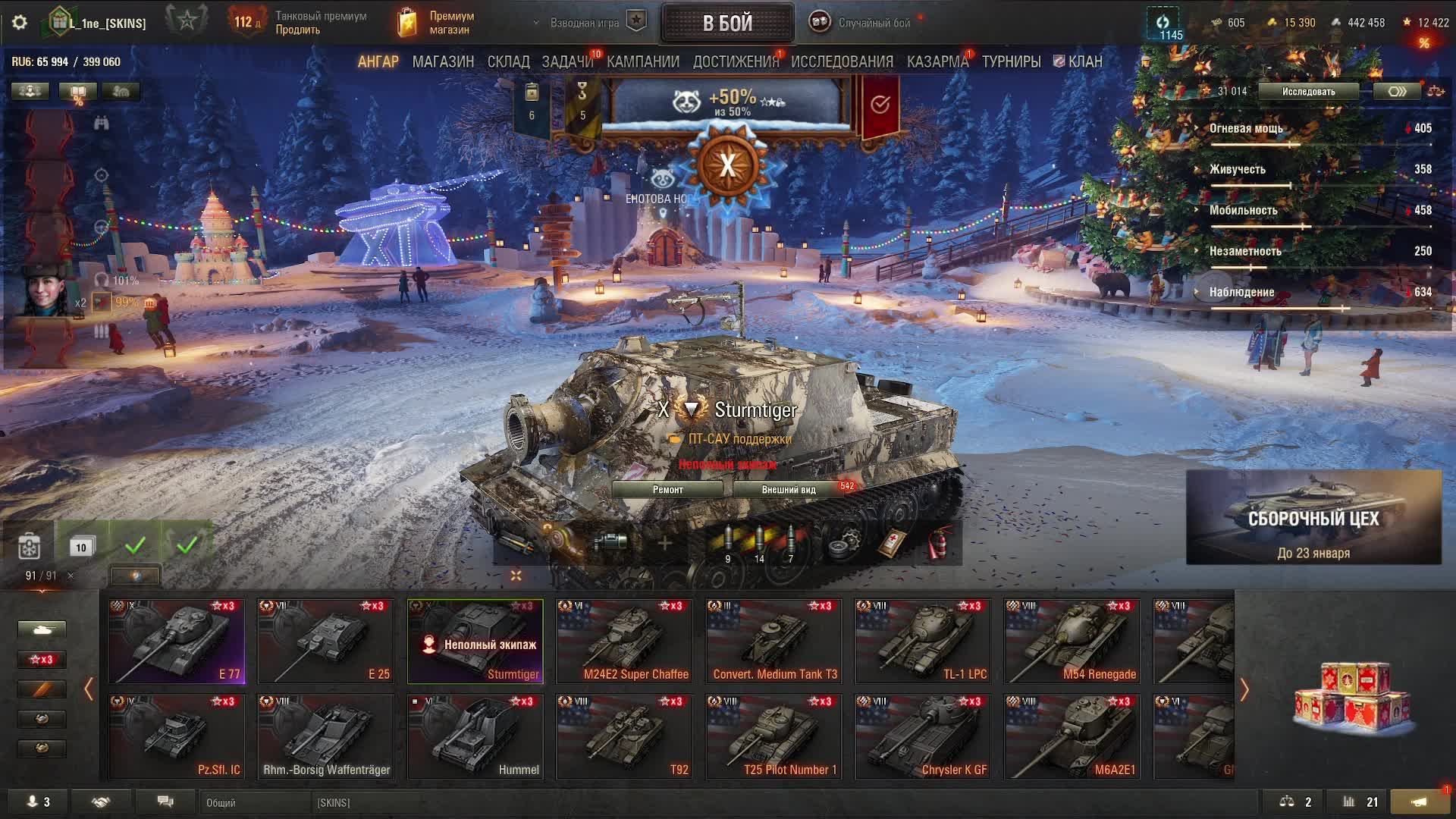The width and height of the screenshot is (1456, 819).
Task: Open the settings gear menu
Action: tap(20, 23)
